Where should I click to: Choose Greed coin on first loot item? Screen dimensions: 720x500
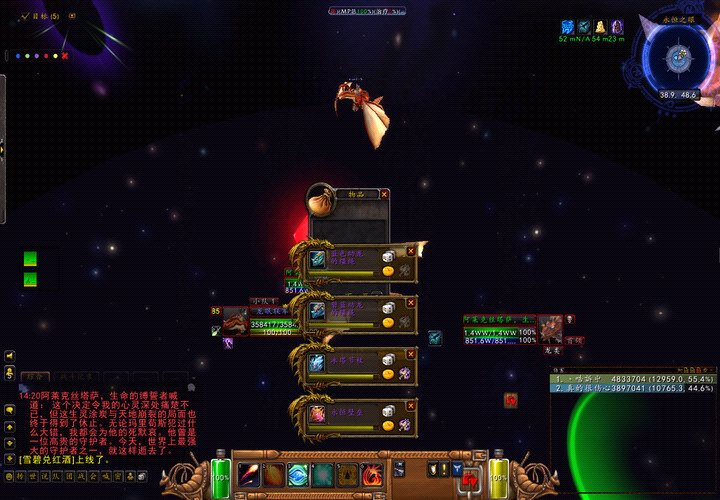point(388,271)
